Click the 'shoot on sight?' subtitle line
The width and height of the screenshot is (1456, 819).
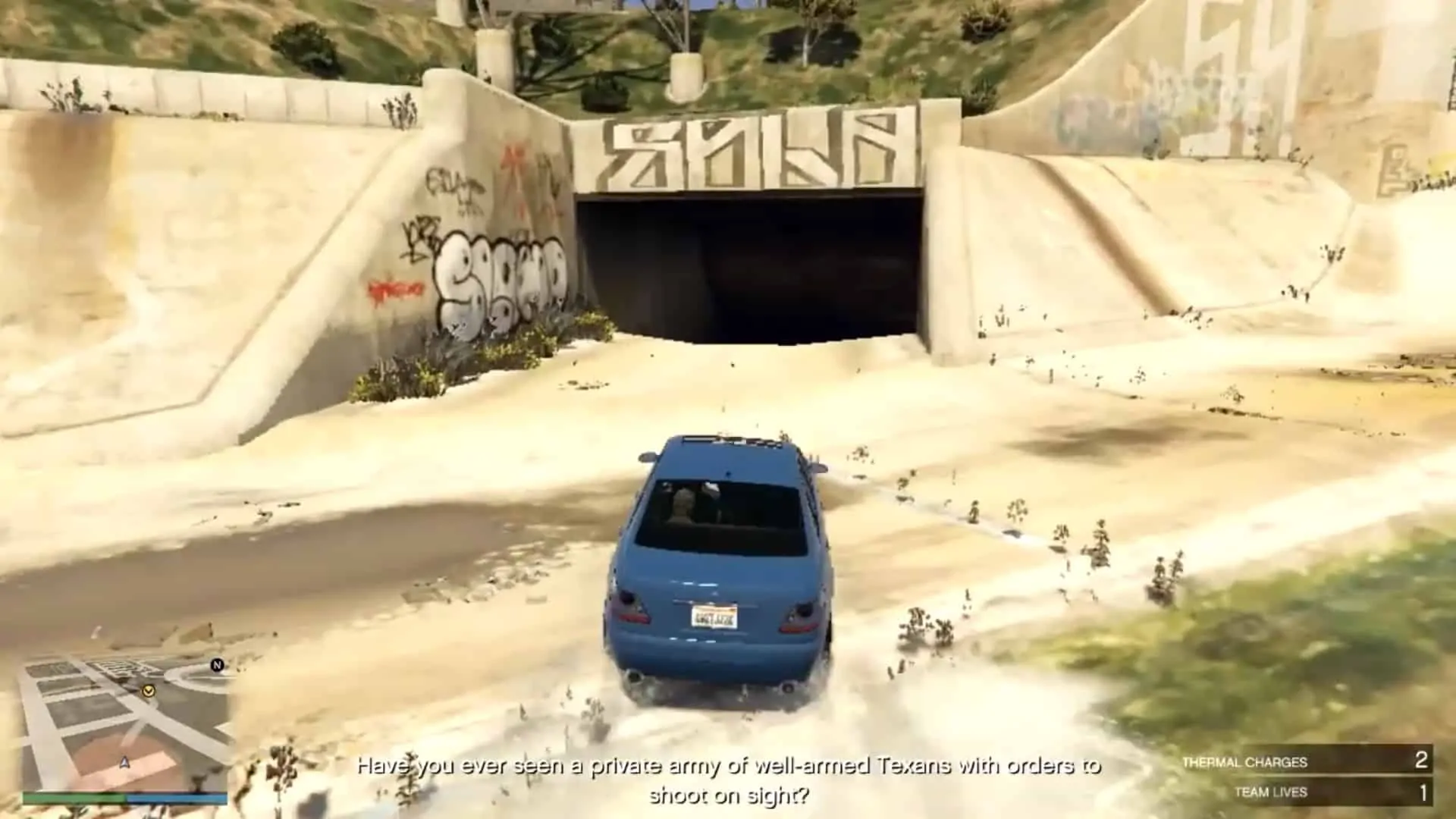pos(732,796)
